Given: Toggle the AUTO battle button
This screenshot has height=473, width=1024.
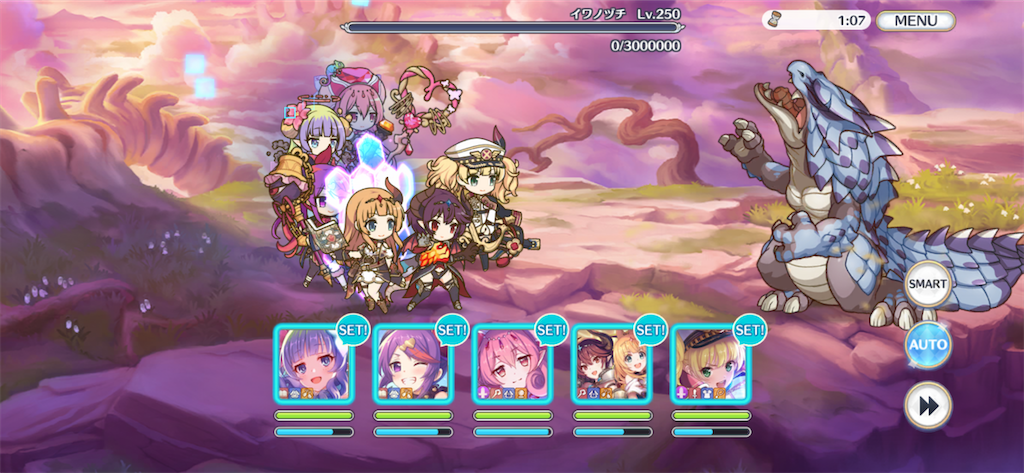Looking at the screenshot, I should [927, 346].
